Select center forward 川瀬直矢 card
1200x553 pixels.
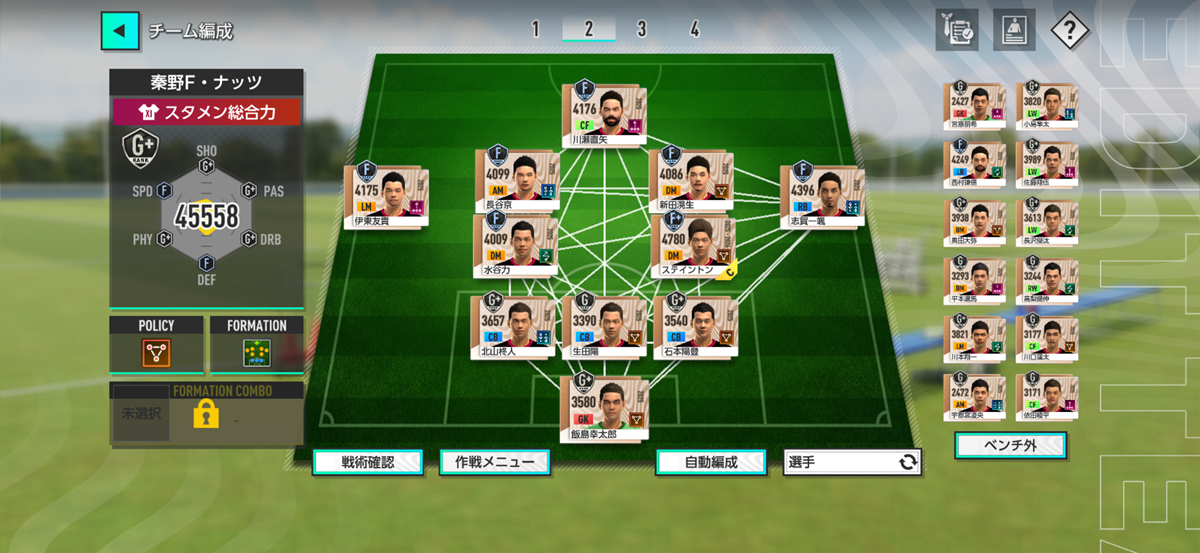603,116
